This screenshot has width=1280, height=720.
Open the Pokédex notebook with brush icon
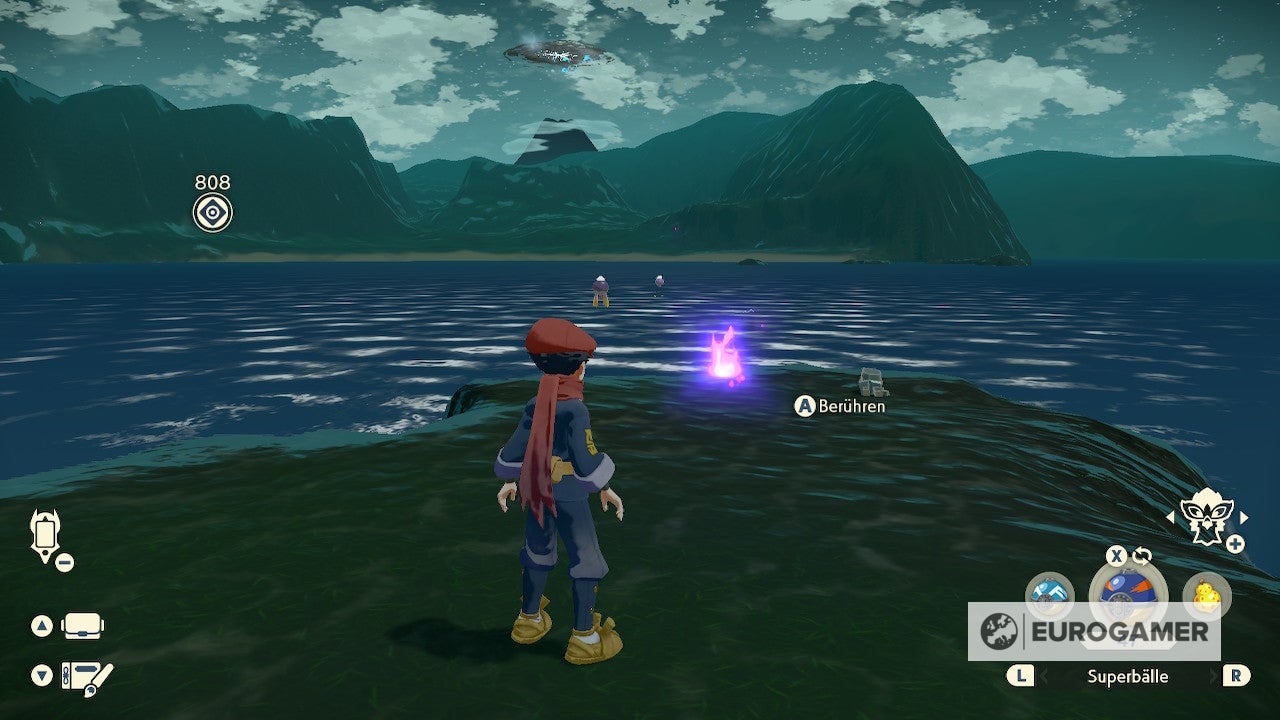point(86,676)
